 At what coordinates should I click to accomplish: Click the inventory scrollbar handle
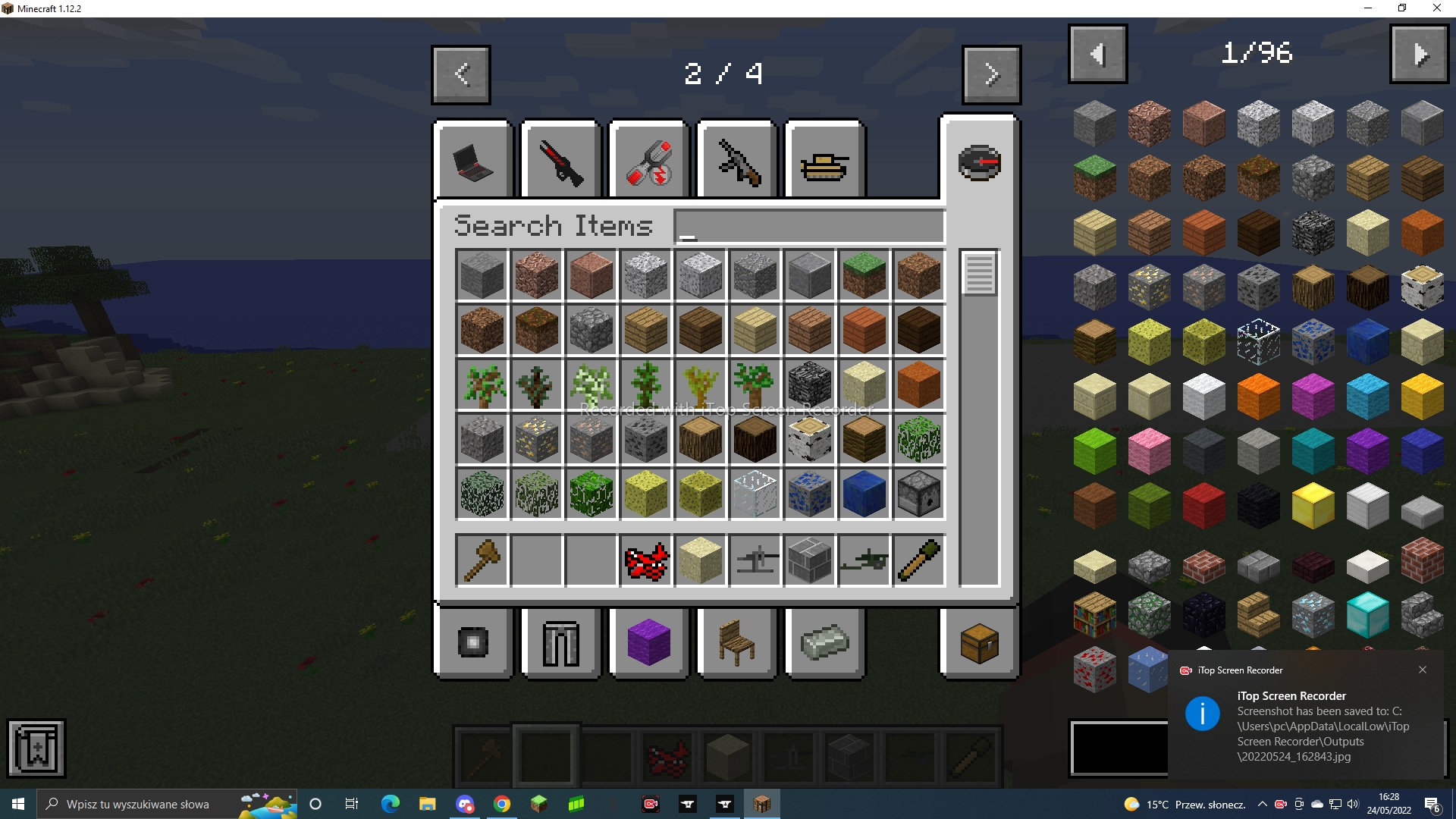pyautogui.click(x=979, y=275)
